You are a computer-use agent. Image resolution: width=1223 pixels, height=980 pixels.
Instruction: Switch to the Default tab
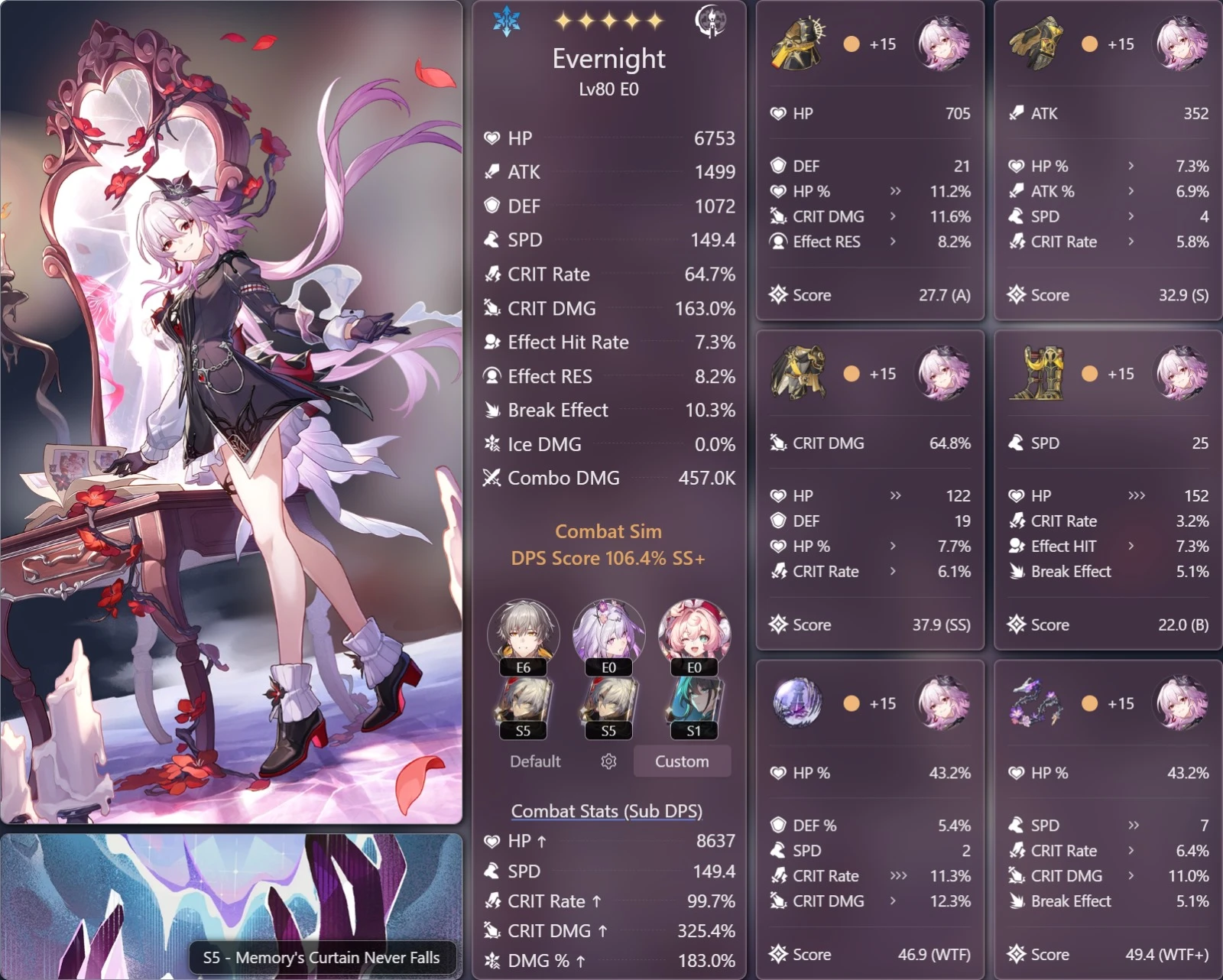[535, 761]
